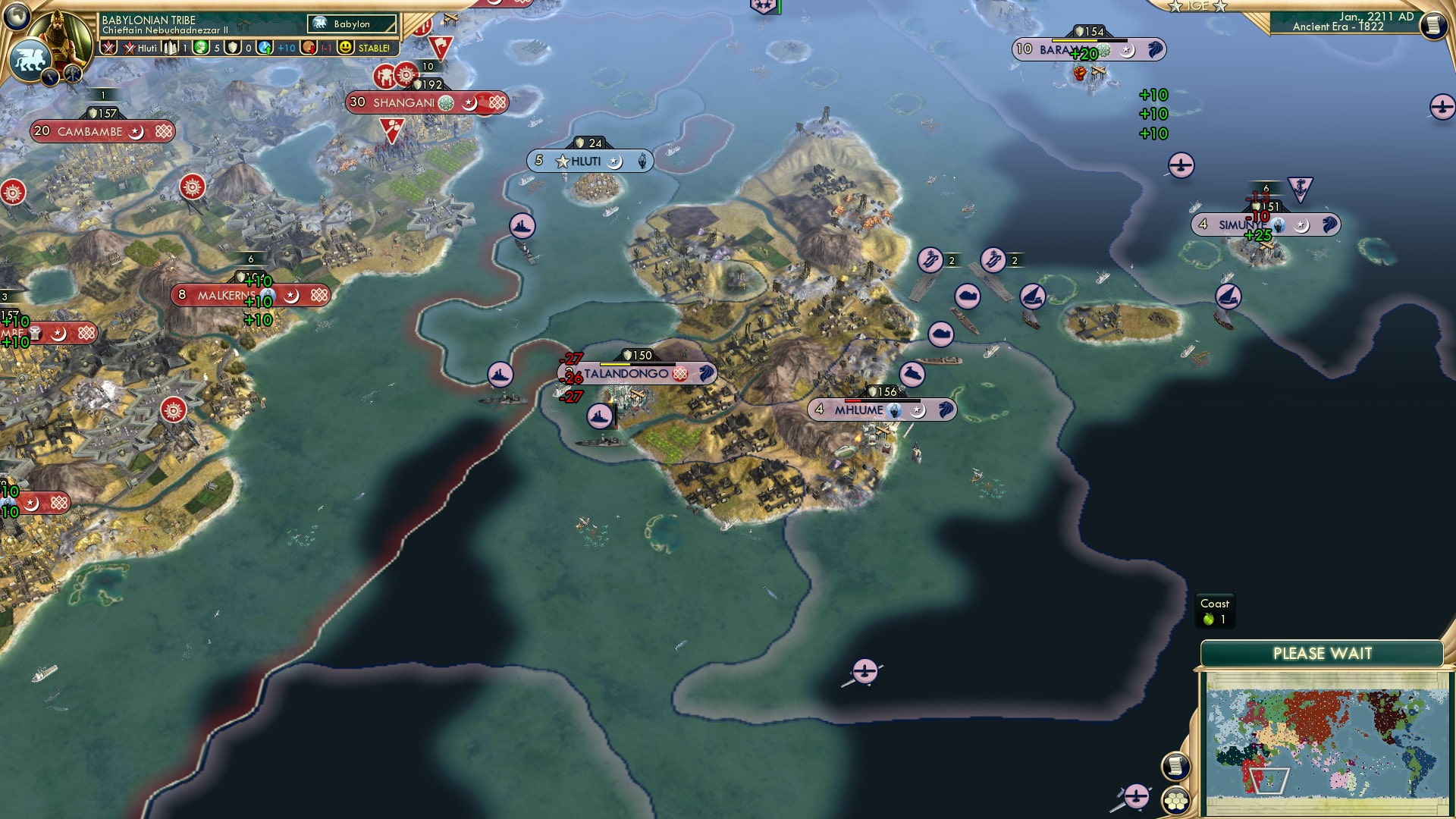
Task: Expand the IGE panel at top of screen
Action: click(x=1197, y=6)
